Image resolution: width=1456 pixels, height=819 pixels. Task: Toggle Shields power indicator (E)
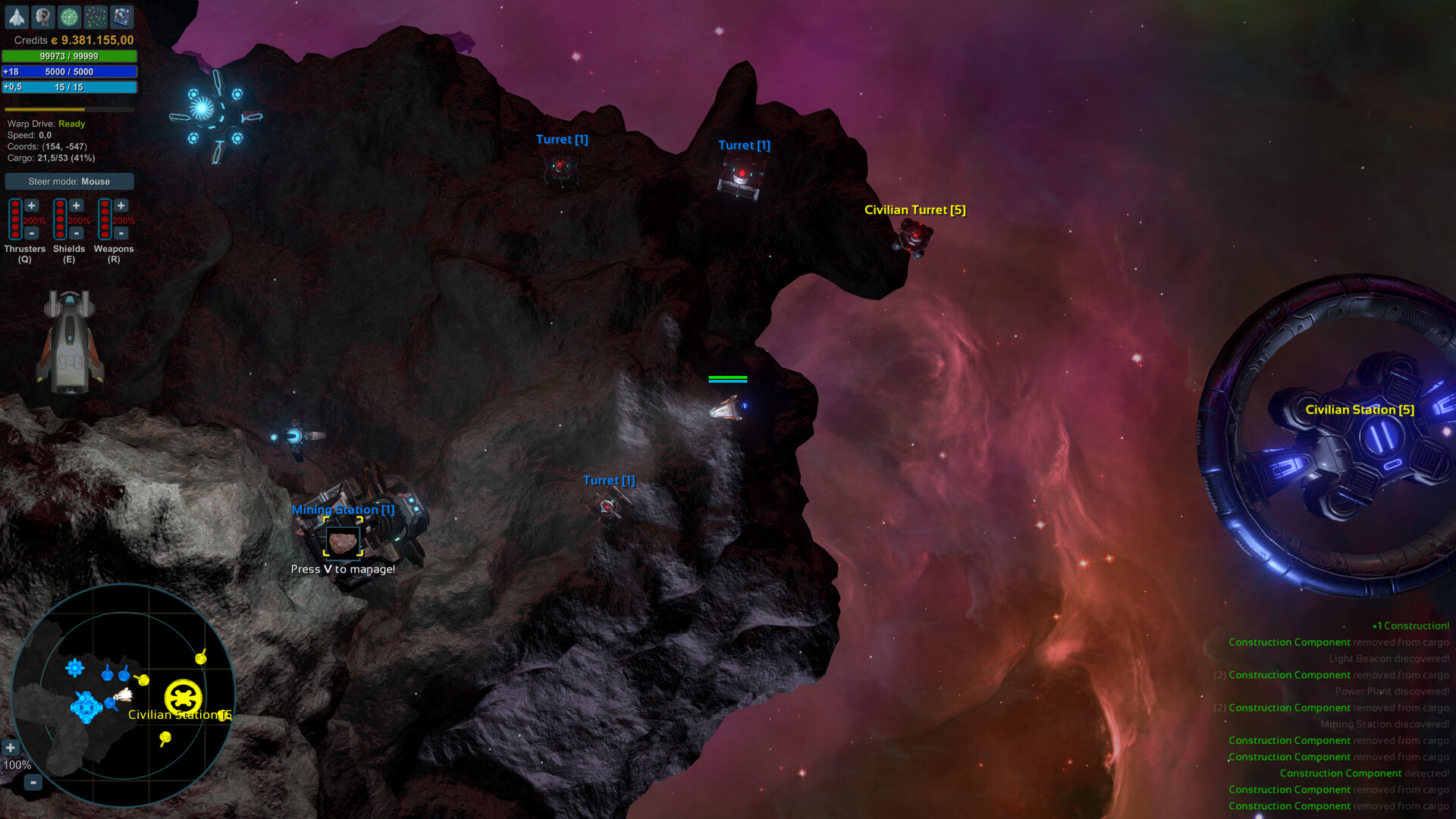[59, 220]
